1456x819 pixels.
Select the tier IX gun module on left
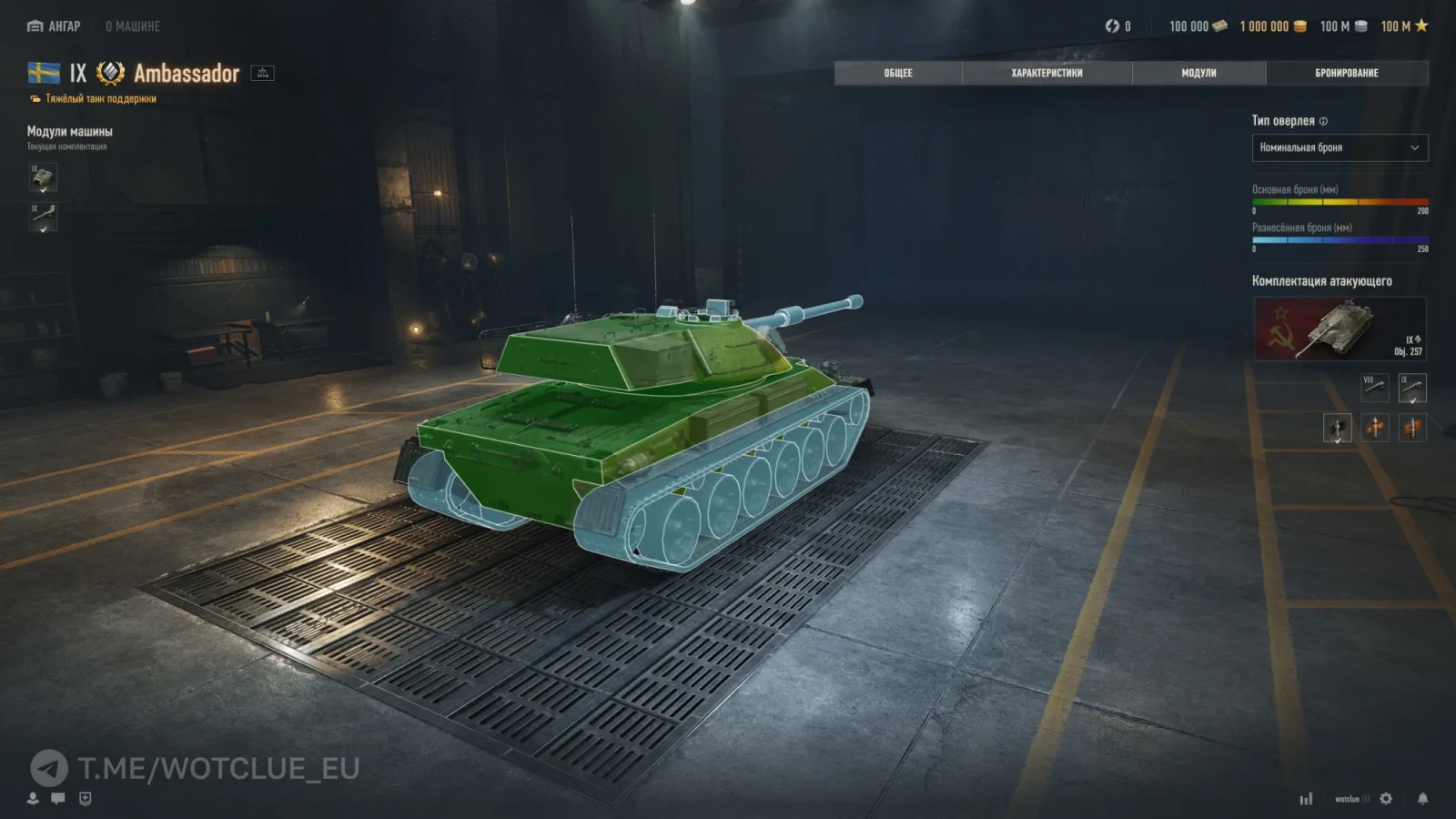coord(43,217)
